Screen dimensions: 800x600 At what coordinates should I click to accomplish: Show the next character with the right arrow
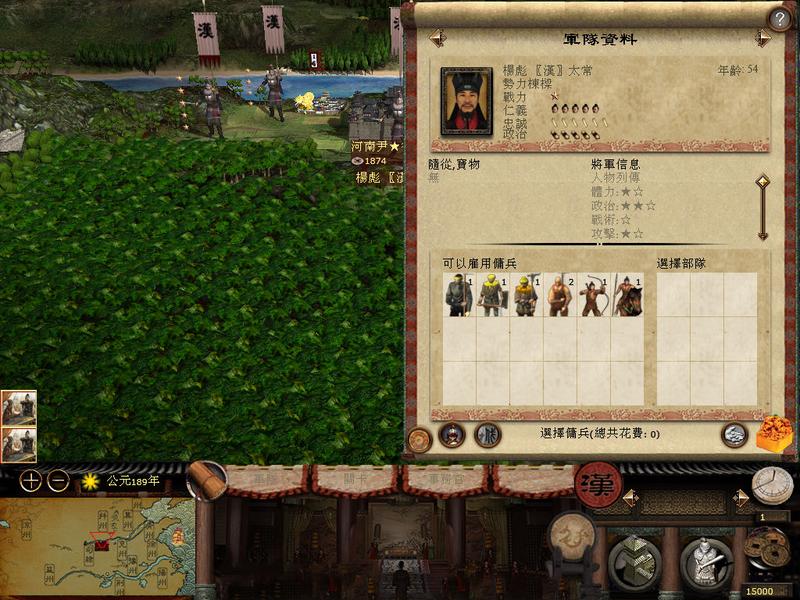[x=763, y=38]
